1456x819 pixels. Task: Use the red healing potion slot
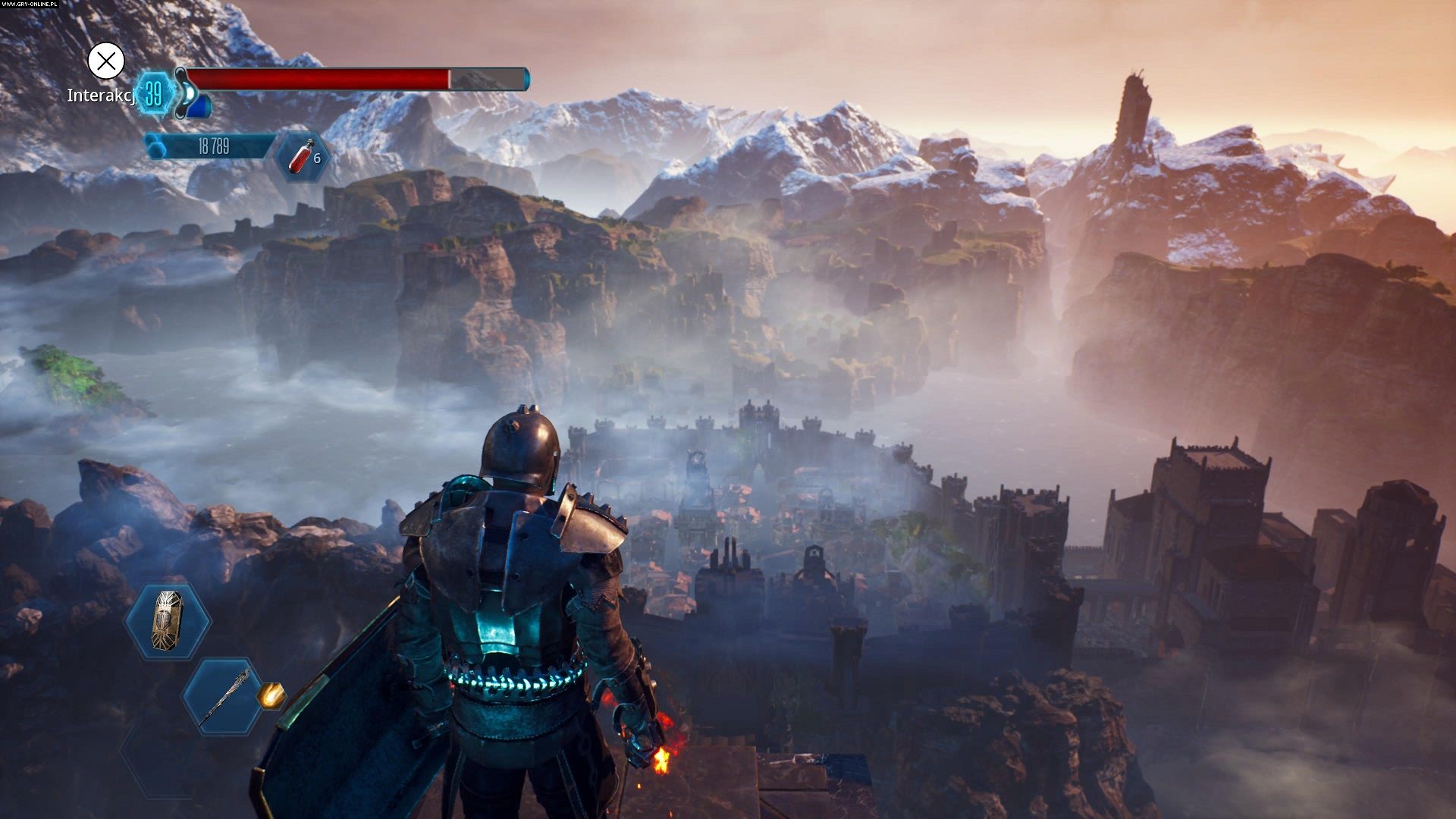coord(303,157)
